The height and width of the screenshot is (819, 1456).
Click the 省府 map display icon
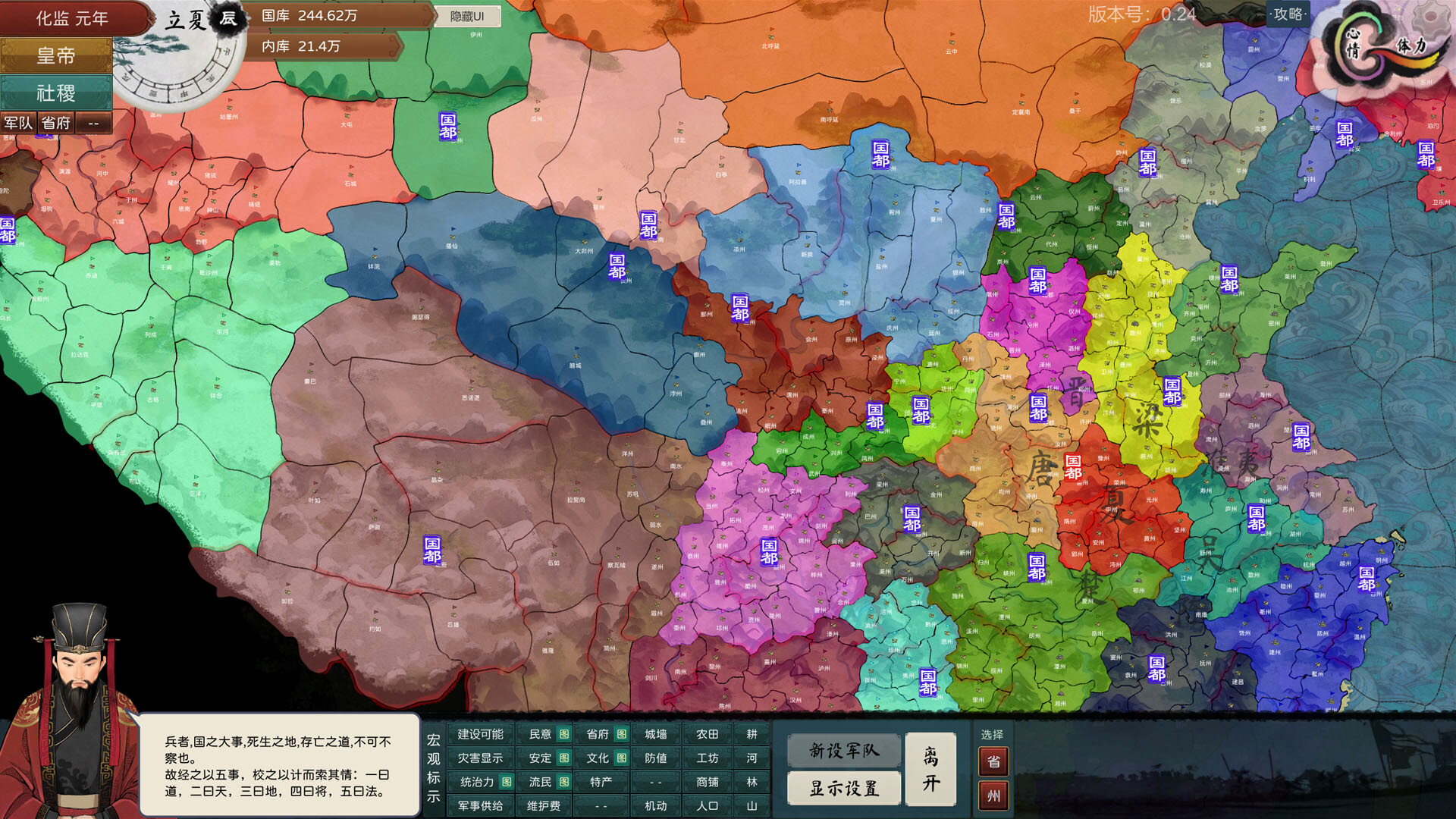click(622, 735)
